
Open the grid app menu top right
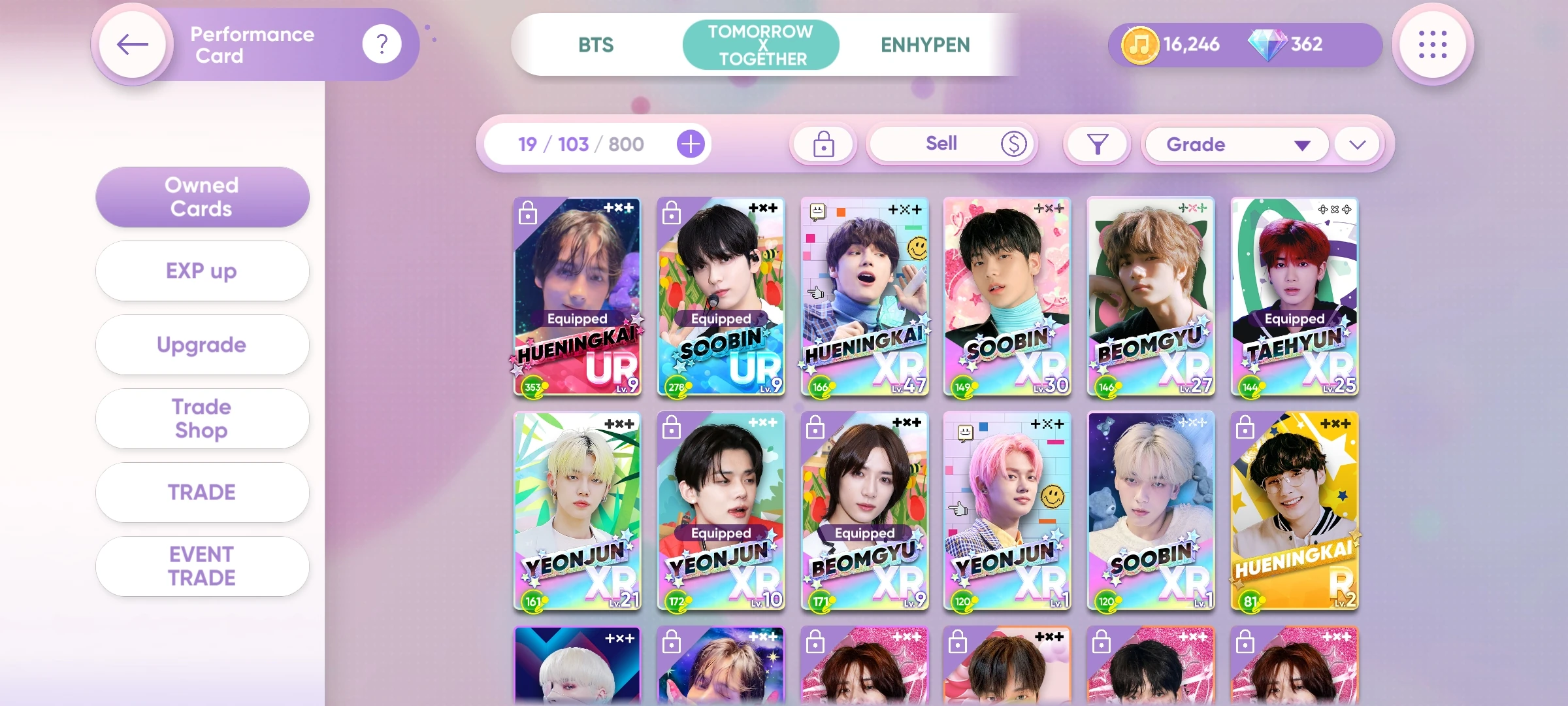point(1433,44)
